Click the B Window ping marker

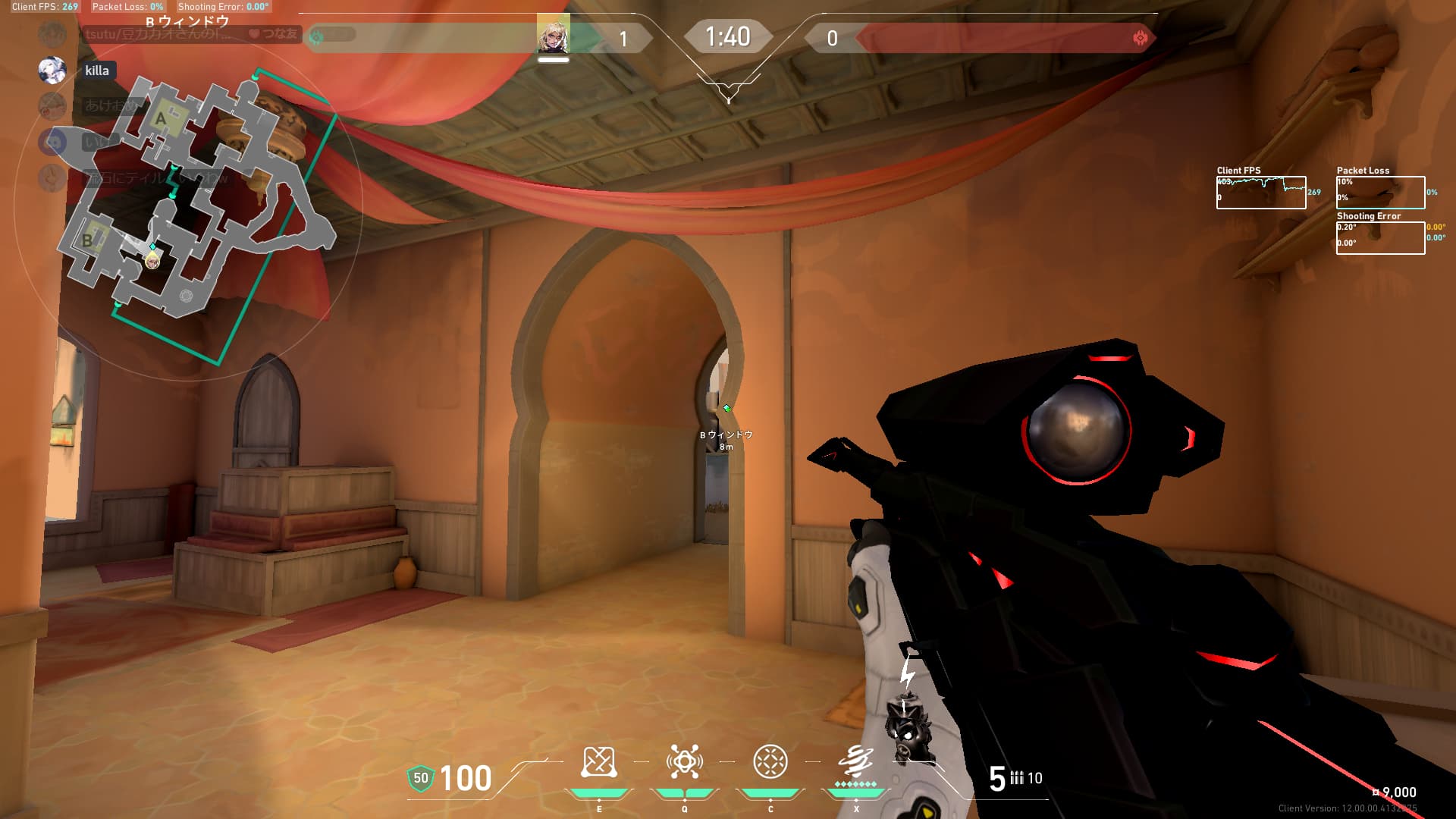pos(726,409)
